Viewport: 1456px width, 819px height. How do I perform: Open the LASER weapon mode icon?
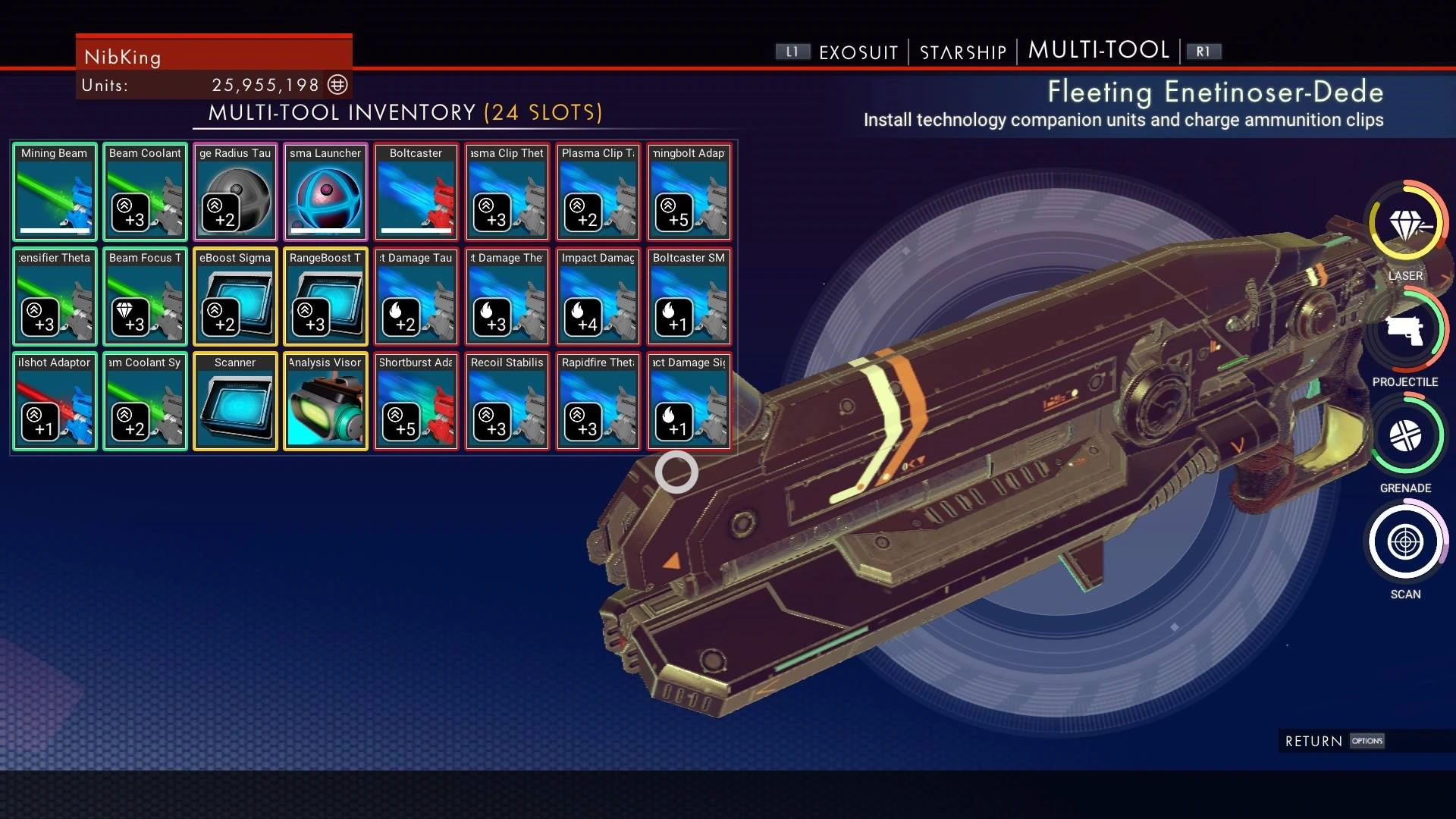coord(1405,224)
